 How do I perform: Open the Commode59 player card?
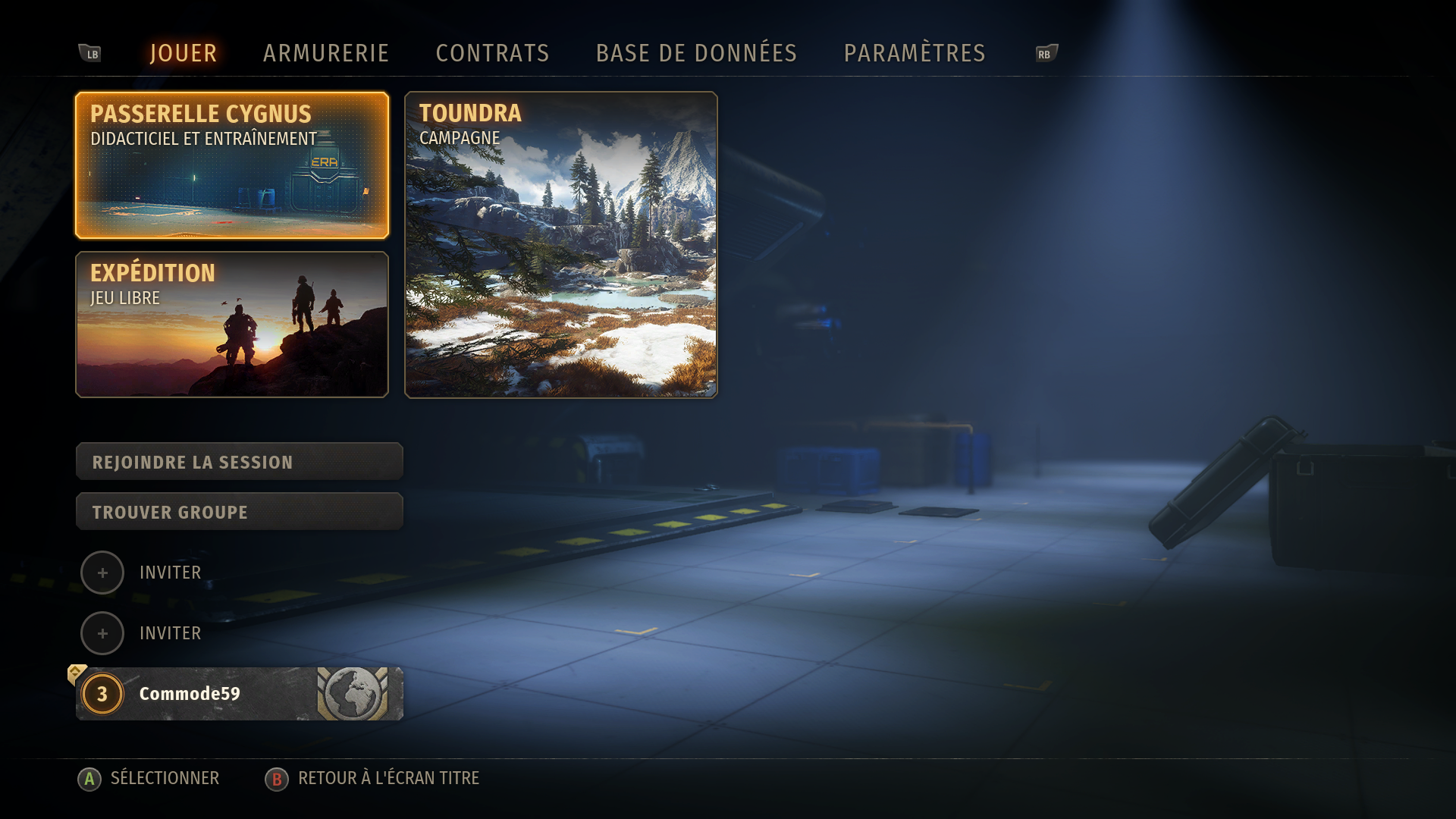pyautogui.click(x=240, y=694)
